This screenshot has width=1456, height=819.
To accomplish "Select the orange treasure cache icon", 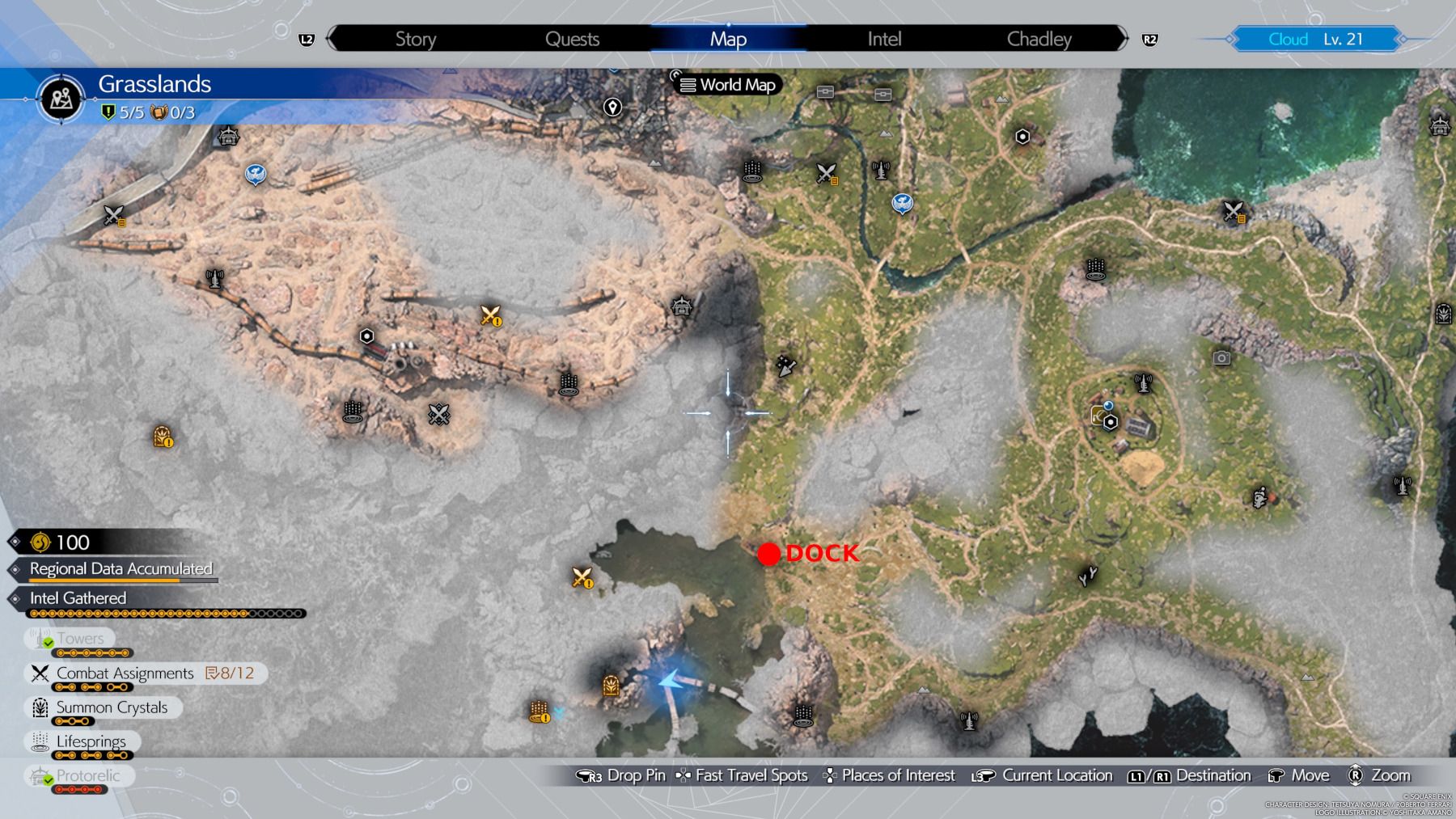I will [161, 438].
